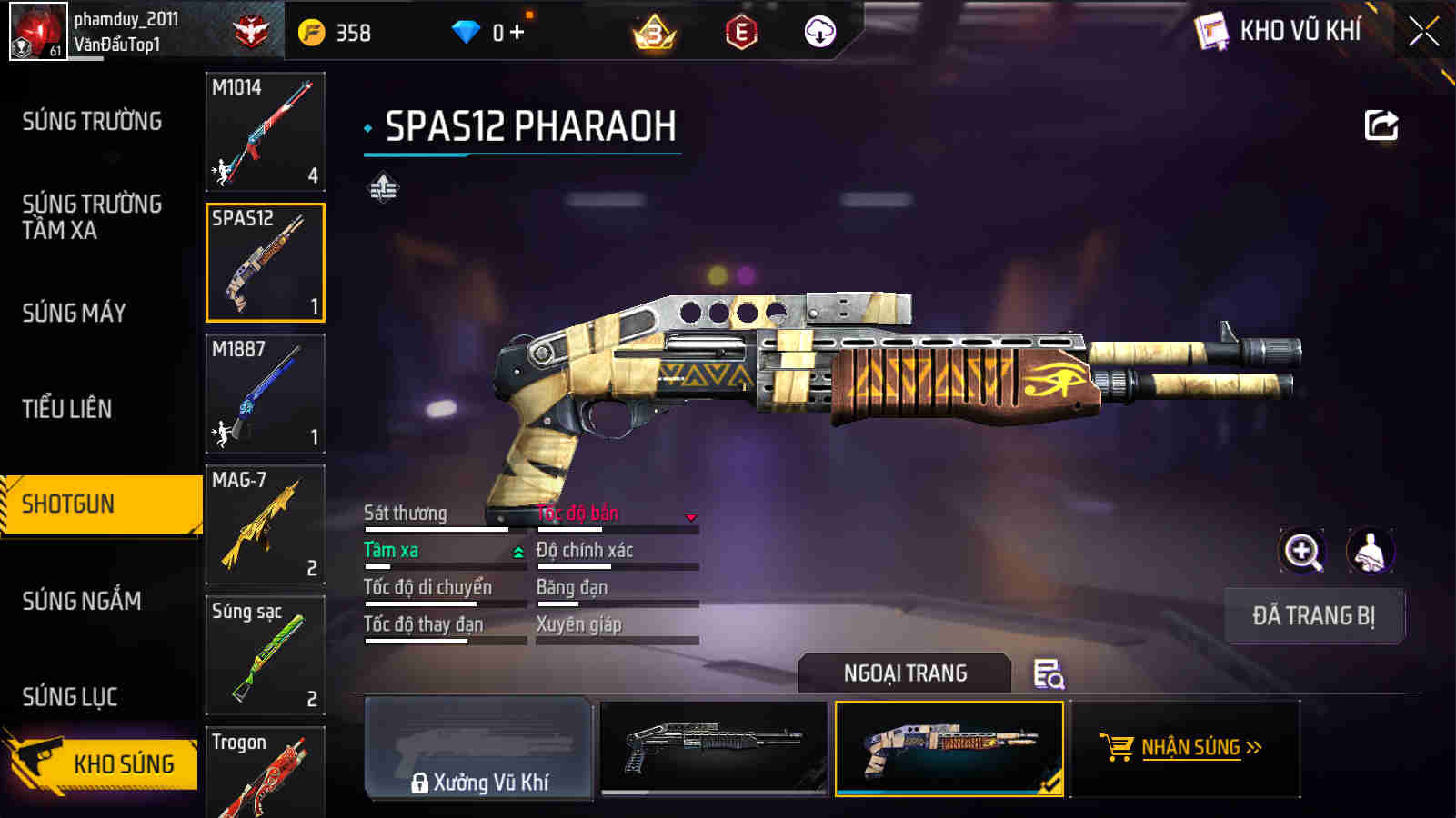Choose the Tiểu Liên category
The height and width of the screenshot is (818, 1456).
coord(67,409)
